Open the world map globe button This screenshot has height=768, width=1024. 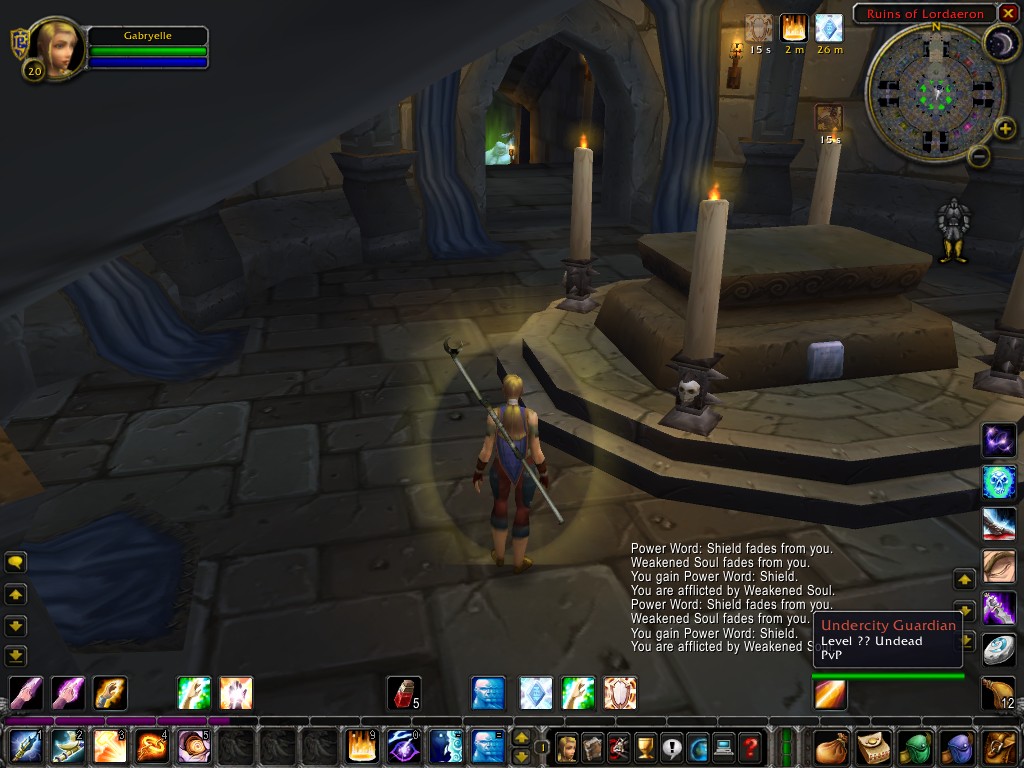pyautogui.click(x=697, y=746)
